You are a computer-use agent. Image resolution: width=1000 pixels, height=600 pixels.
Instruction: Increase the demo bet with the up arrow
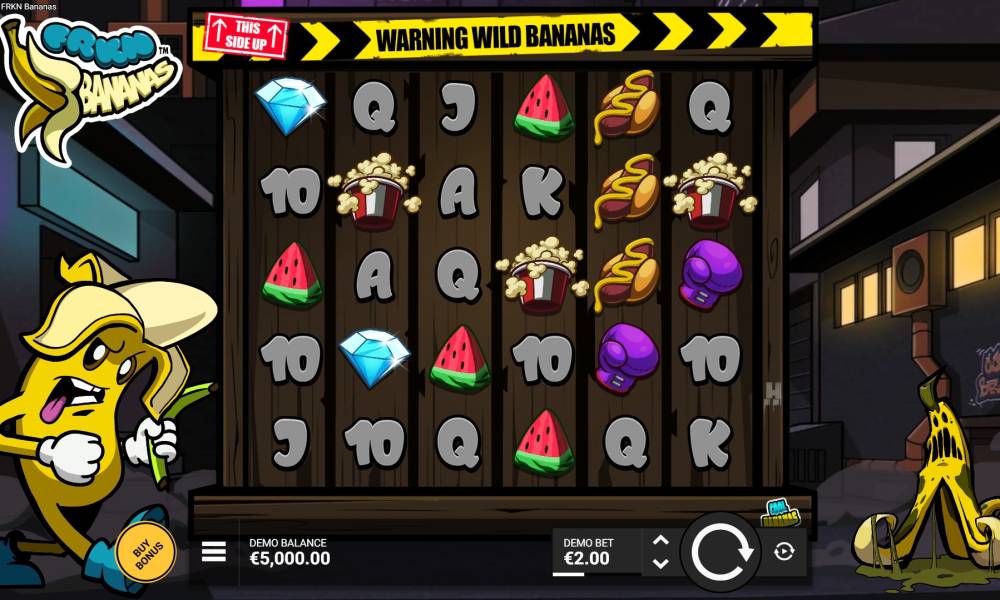pos(660,541)
